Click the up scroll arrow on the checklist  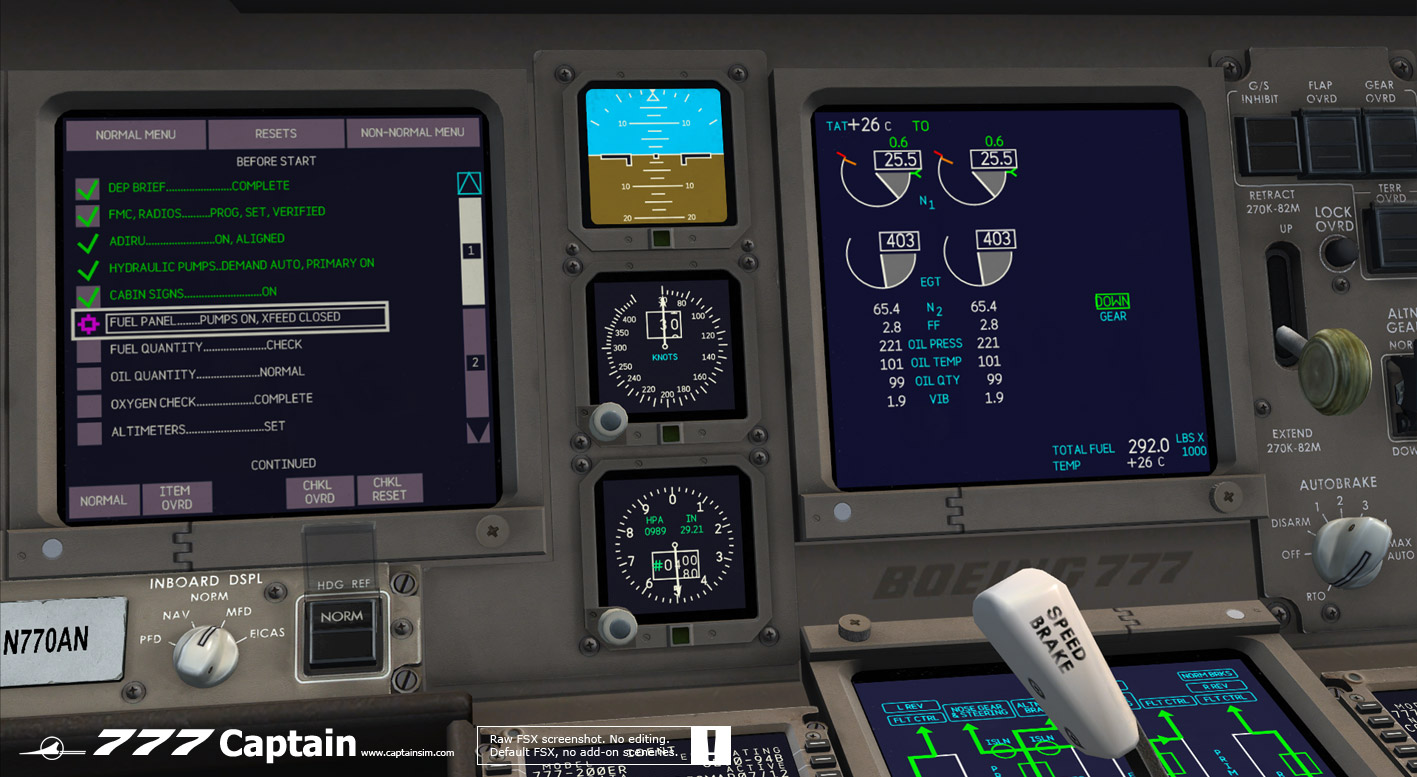[x=468, y=183]
